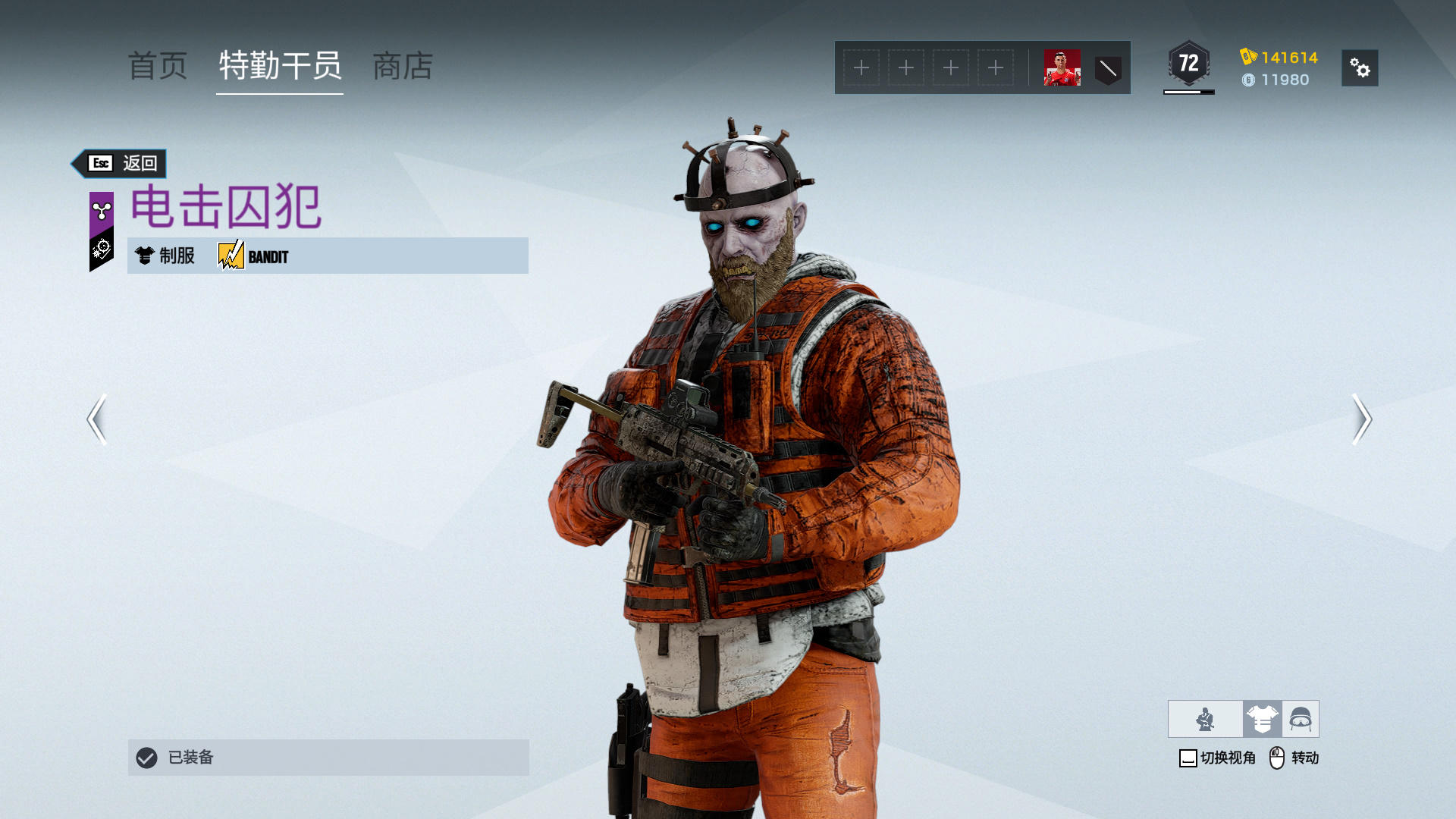Go back with the 返回 button
Screen dimensions: 1456x819
[x=121, y=163]
